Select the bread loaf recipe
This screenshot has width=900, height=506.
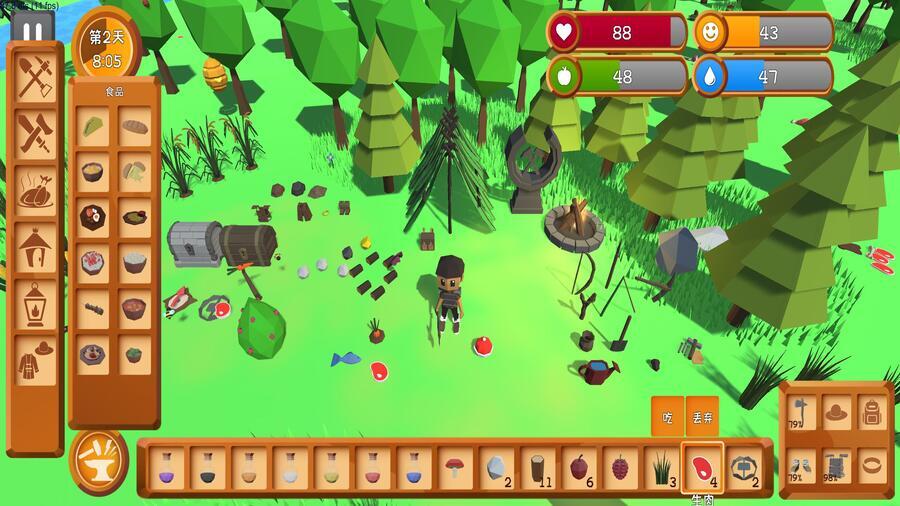pyautogui.click(x=135, y=126)
